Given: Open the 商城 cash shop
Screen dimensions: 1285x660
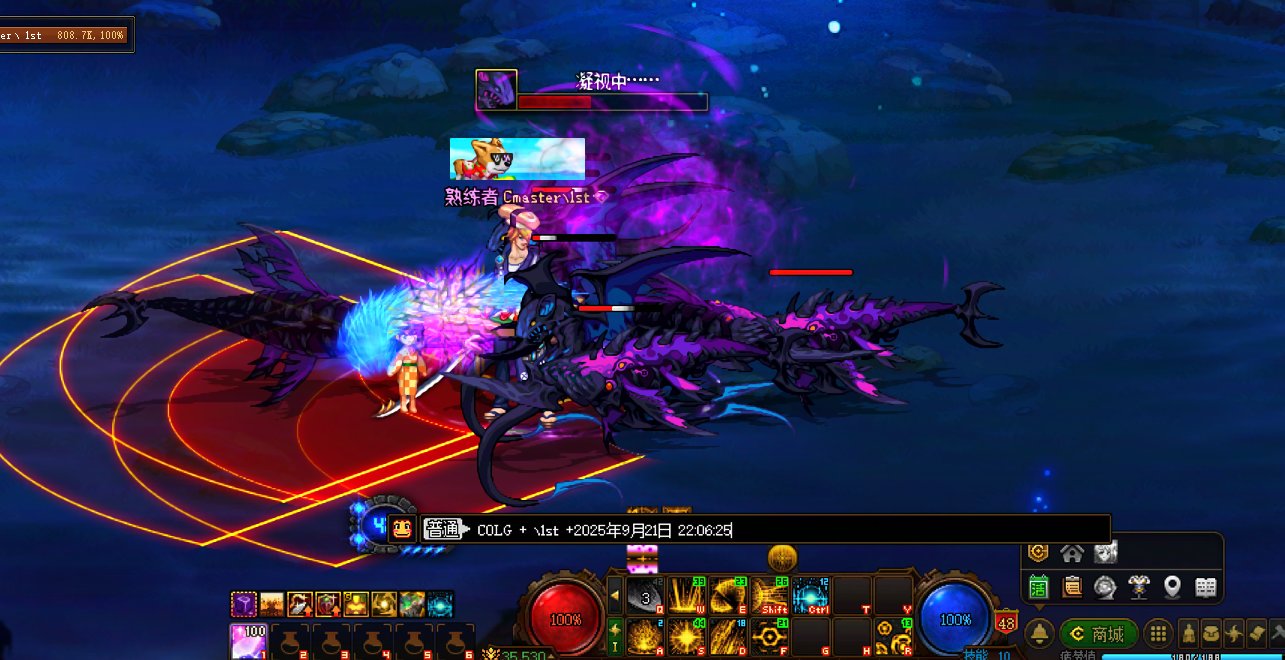Looking at the screenshot, I should 1099,634.
